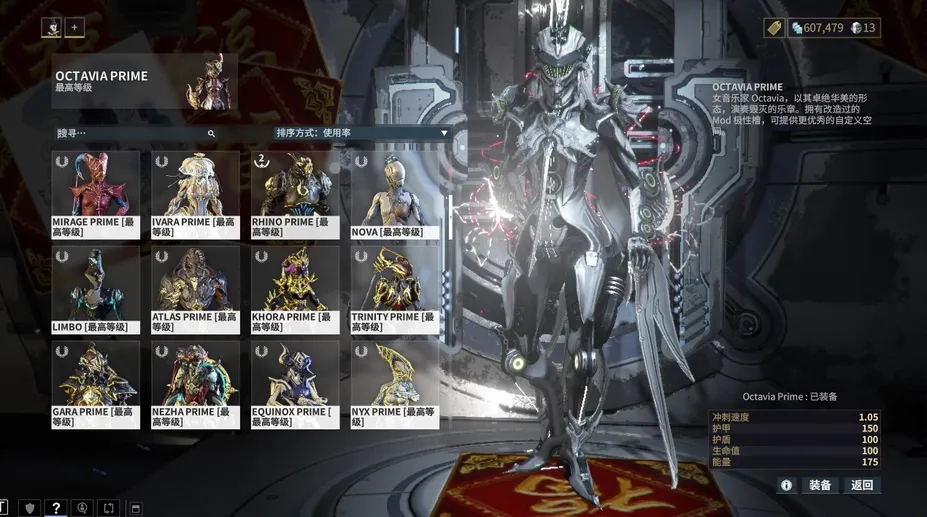
Task: Click the platinum currency counter
Action: tap(863, 28)
